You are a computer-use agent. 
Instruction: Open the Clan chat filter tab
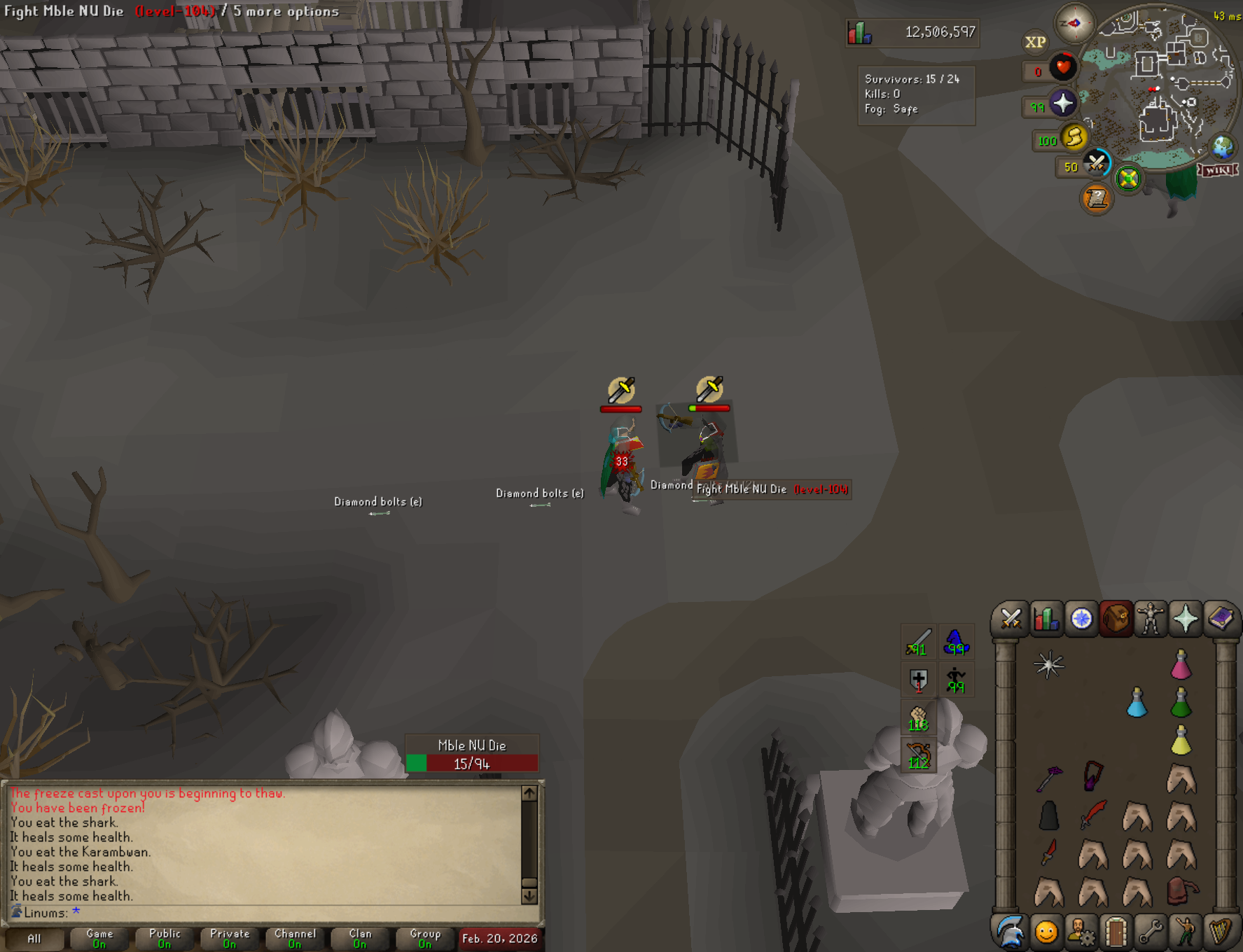[360, 938]
